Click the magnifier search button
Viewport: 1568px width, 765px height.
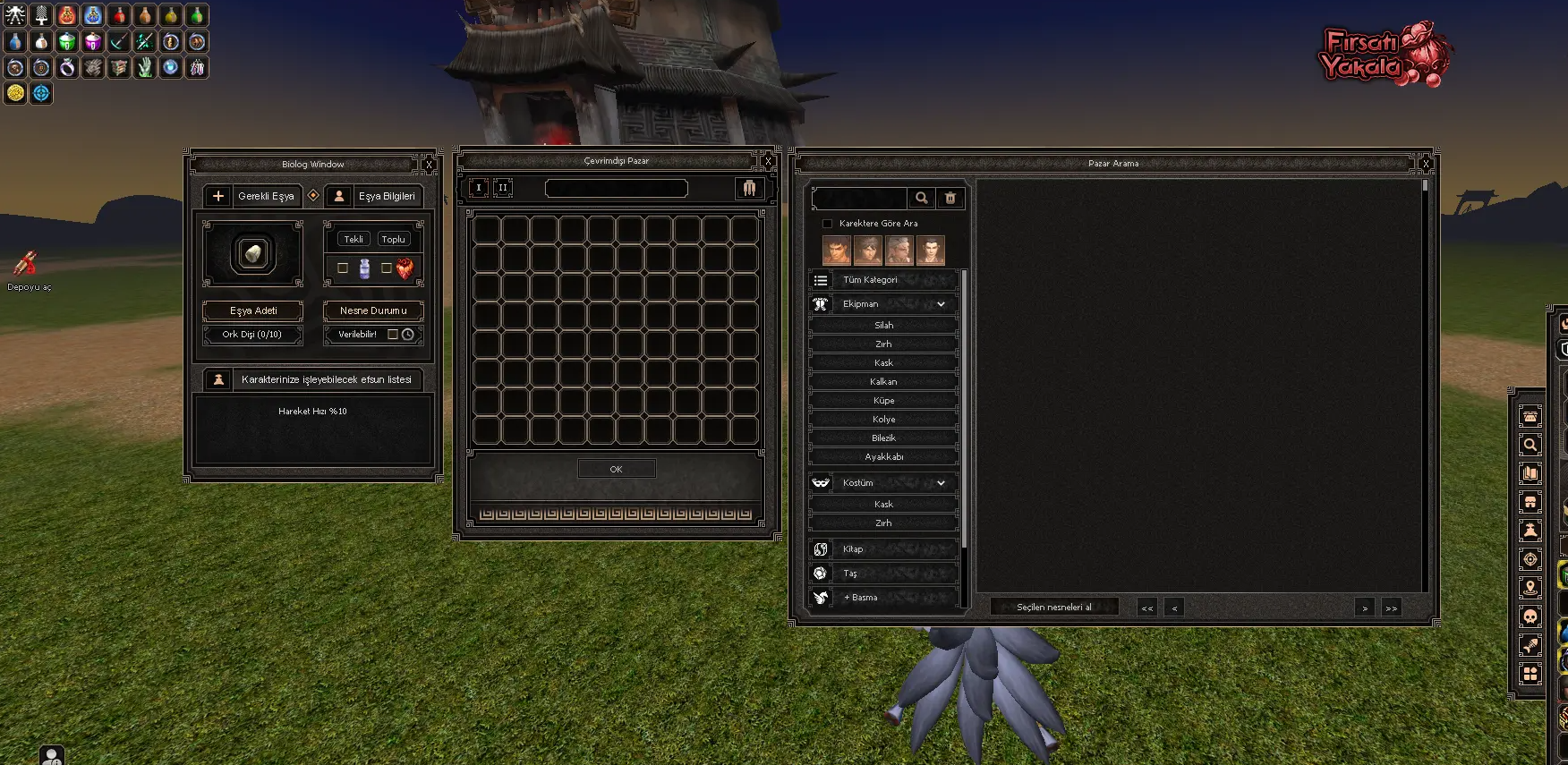(921, 198)
